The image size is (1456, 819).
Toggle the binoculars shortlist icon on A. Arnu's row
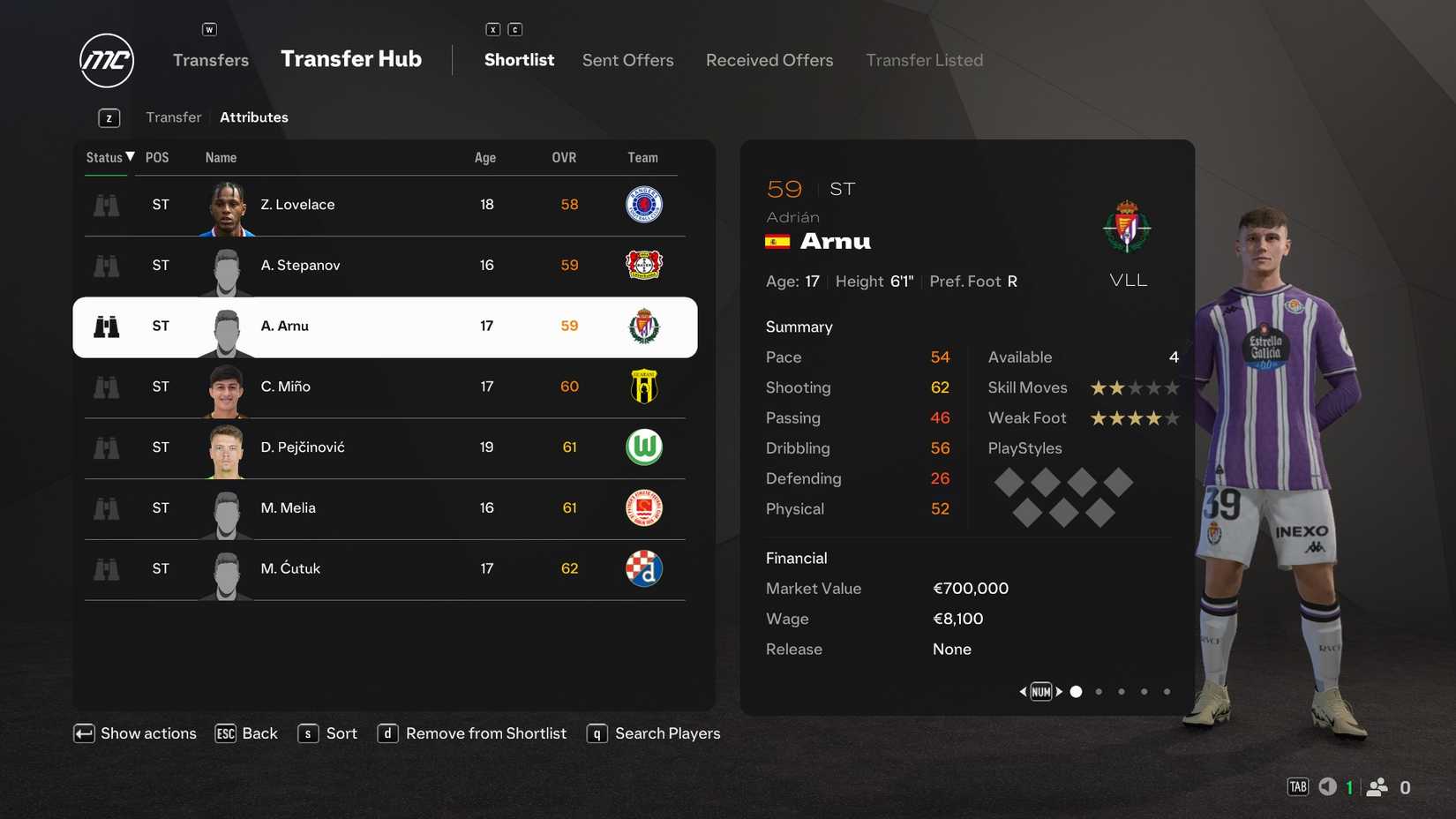pos(107,326)
